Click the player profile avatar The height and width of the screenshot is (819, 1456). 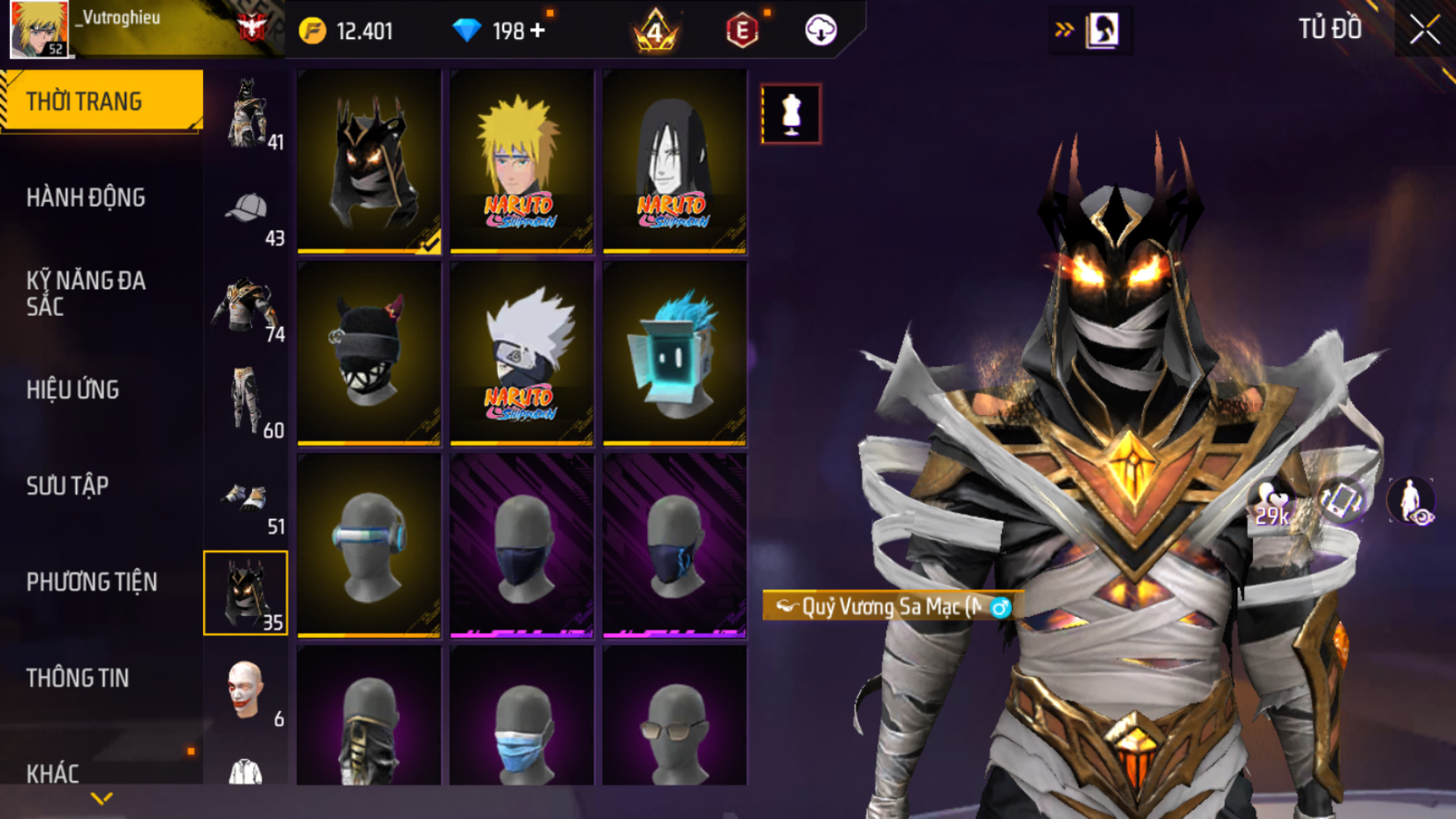pyautogui.click(x=38, y=29)
